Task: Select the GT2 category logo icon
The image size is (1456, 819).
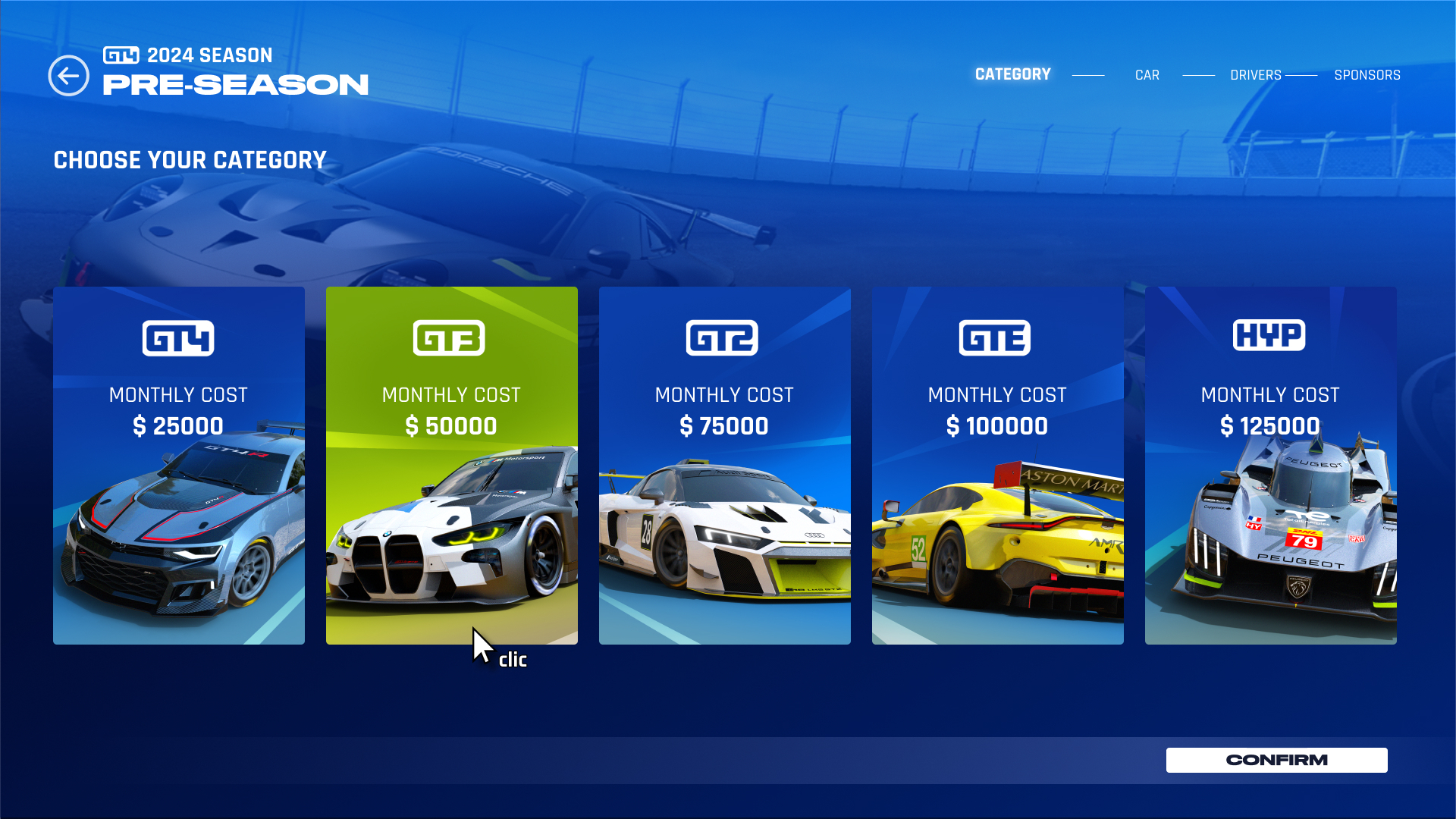Action: pos(724,339)
